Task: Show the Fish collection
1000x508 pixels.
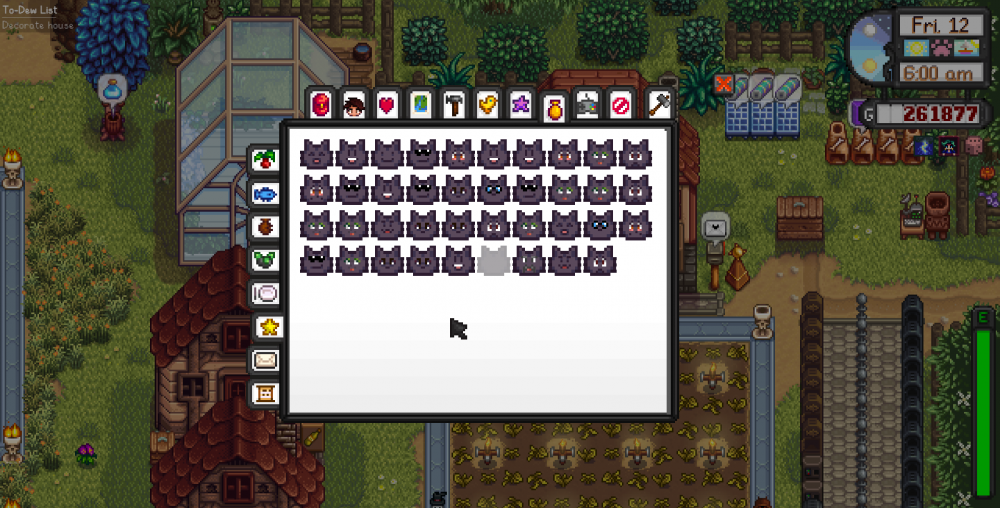Action: 265,193
